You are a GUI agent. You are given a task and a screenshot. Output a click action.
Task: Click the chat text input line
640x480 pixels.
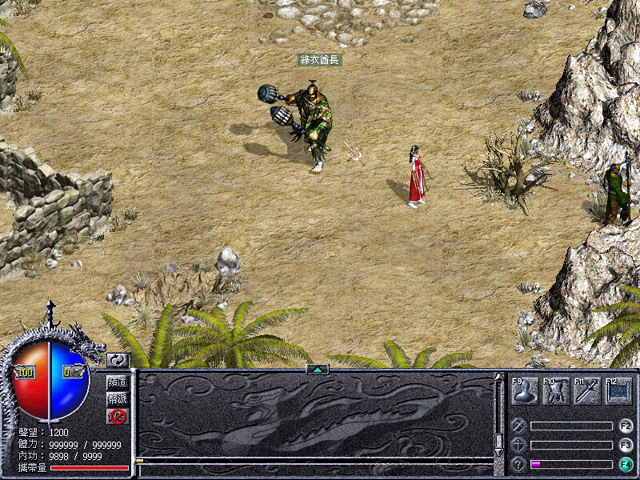click(x=315, y=461)
